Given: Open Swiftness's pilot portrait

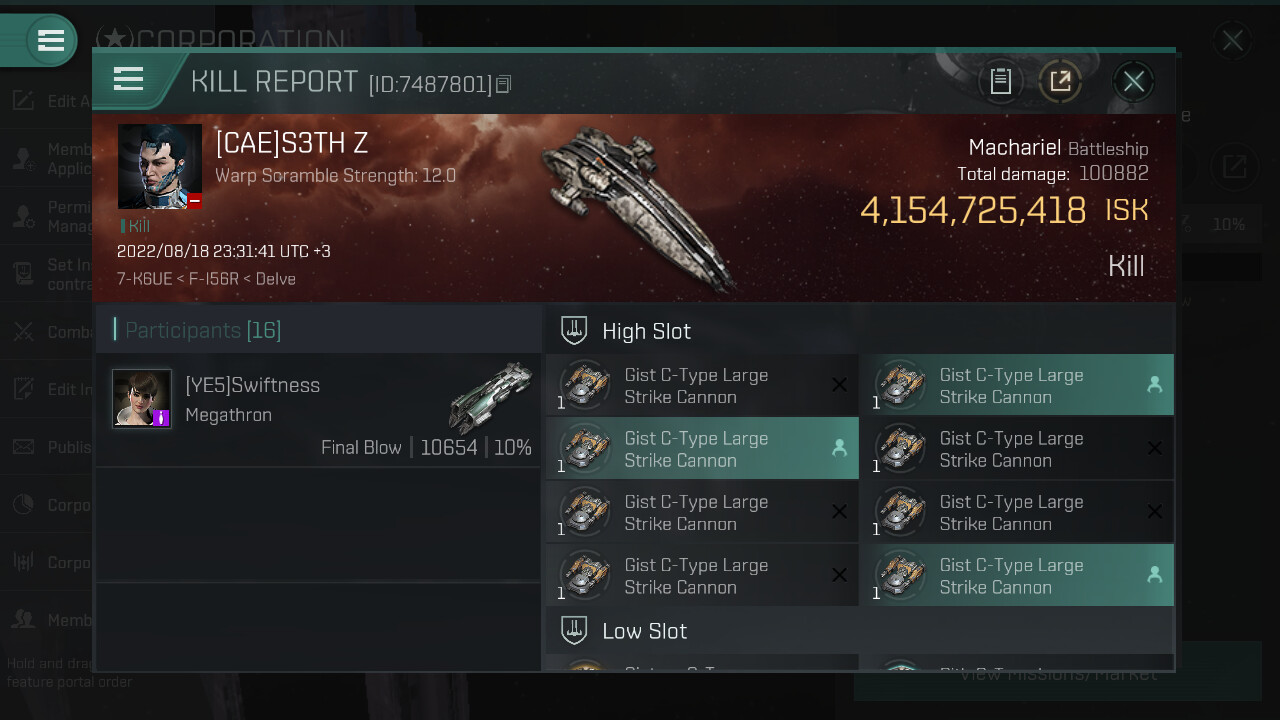Looking at the screenshot, I should click(142, 398).
